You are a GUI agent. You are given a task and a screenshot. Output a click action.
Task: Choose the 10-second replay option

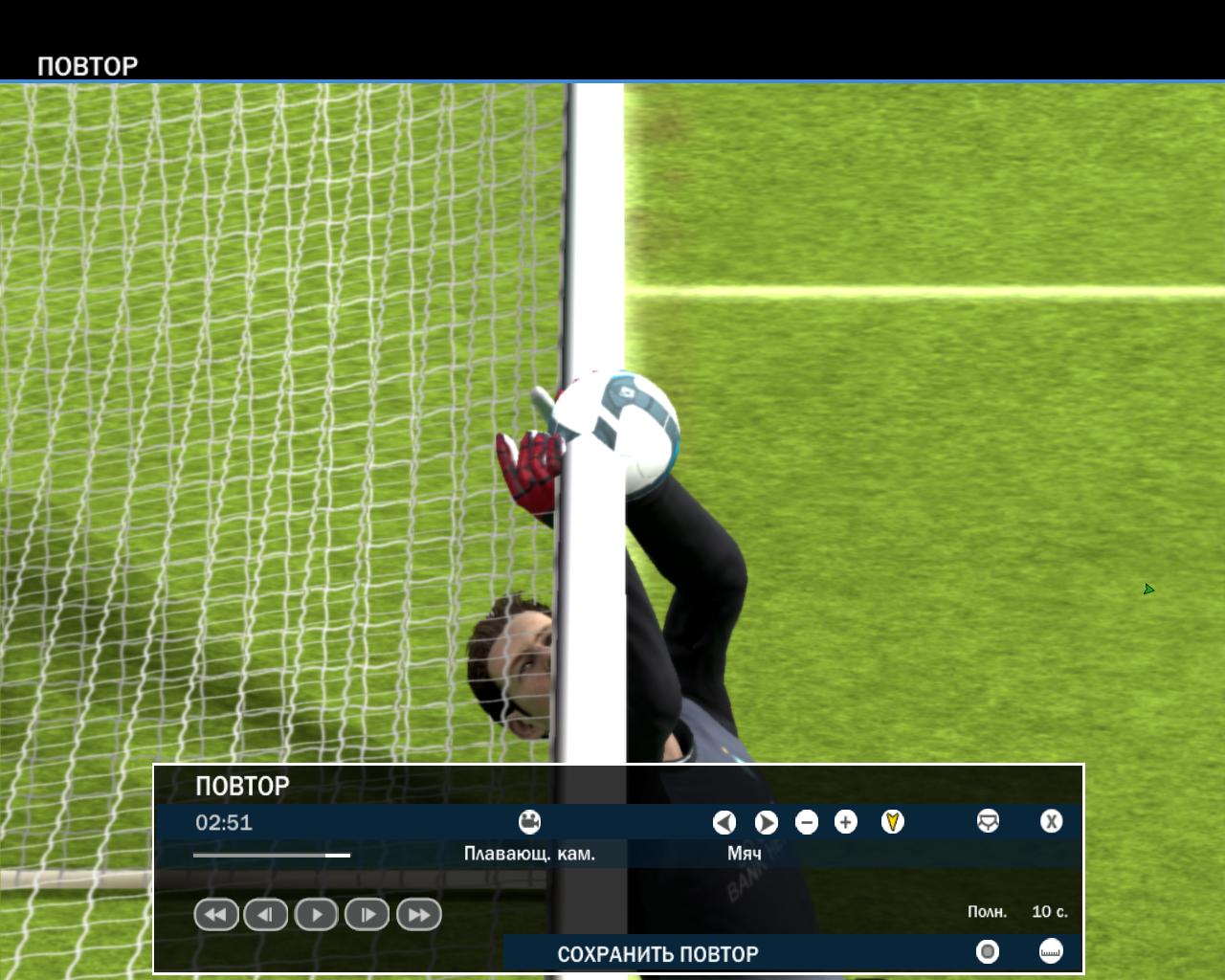(1049, 912)
